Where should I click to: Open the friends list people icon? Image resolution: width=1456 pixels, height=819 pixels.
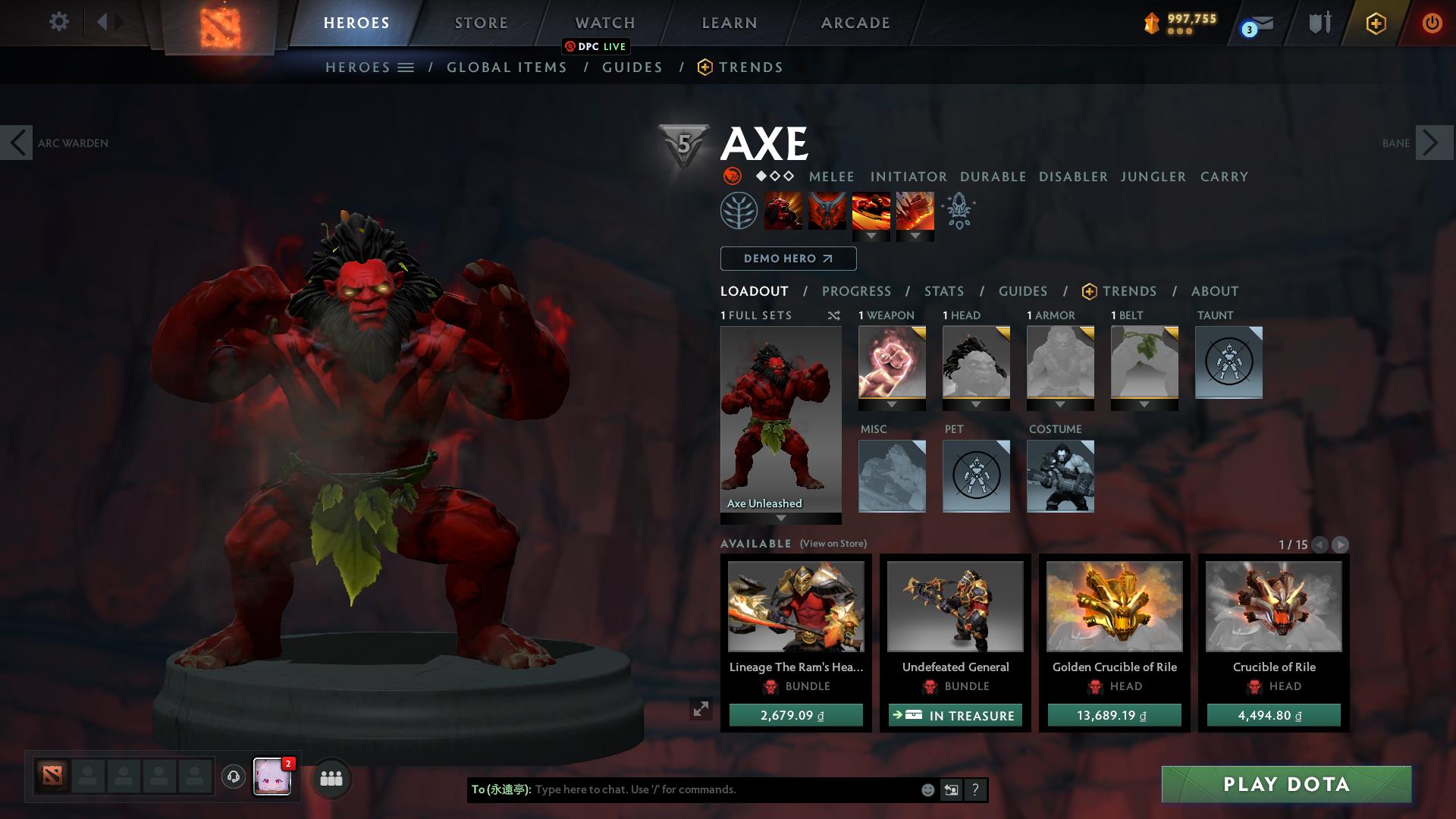pyautogui.click(x=330, y=778)
